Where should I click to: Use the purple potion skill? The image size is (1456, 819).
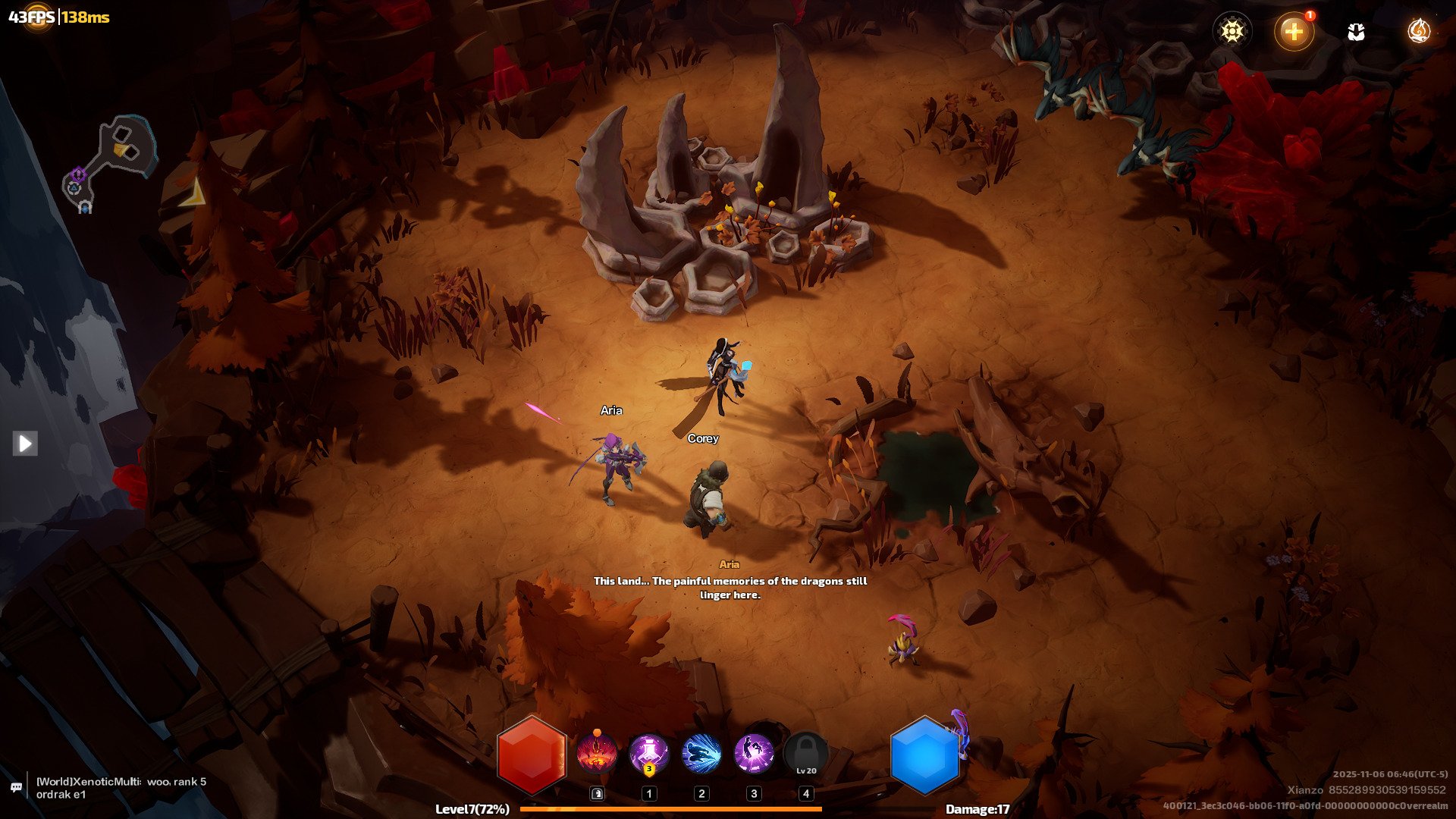point(648,755)
